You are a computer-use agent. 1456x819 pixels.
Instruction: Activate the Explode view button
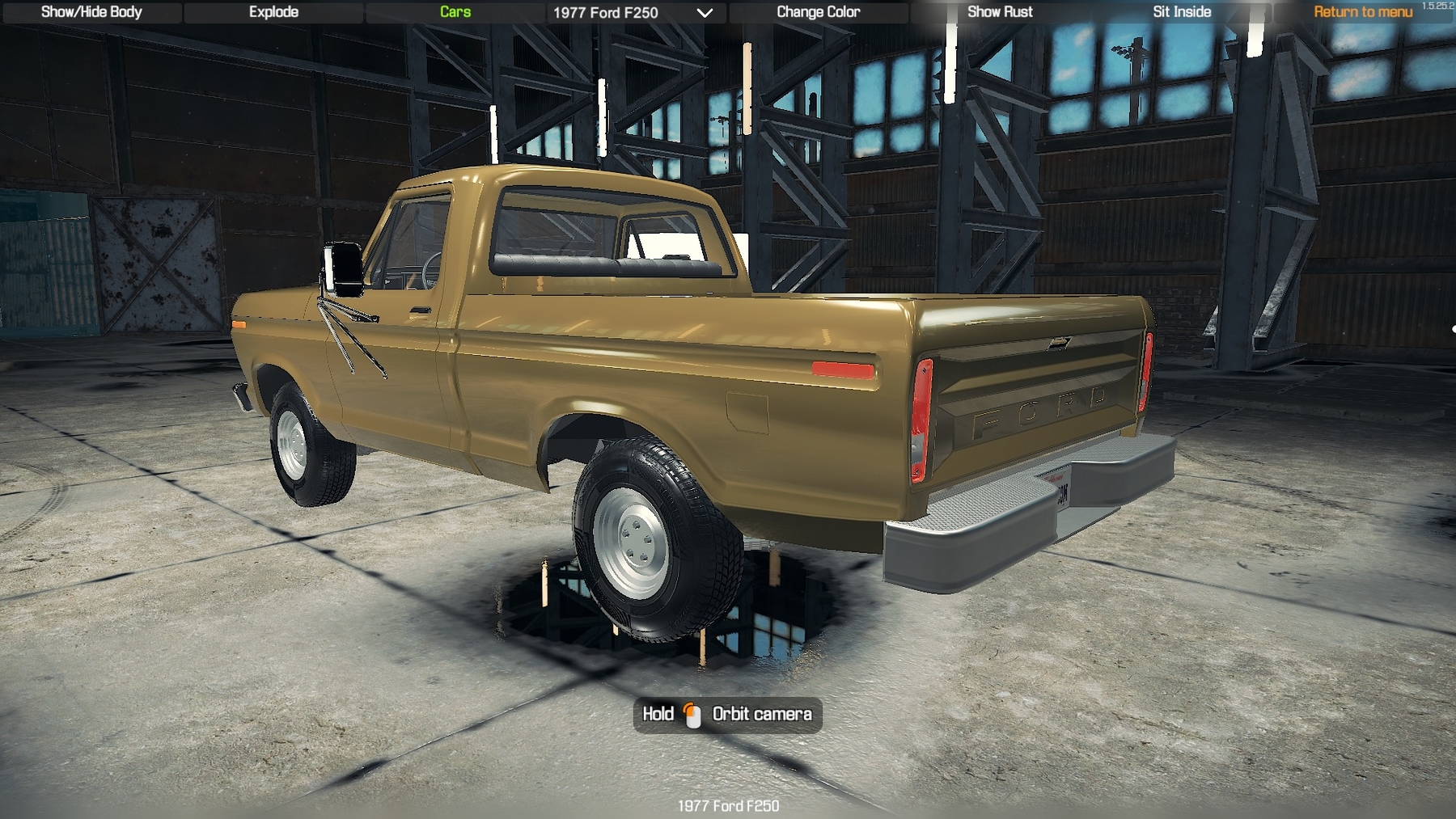(x=273, y=12)
